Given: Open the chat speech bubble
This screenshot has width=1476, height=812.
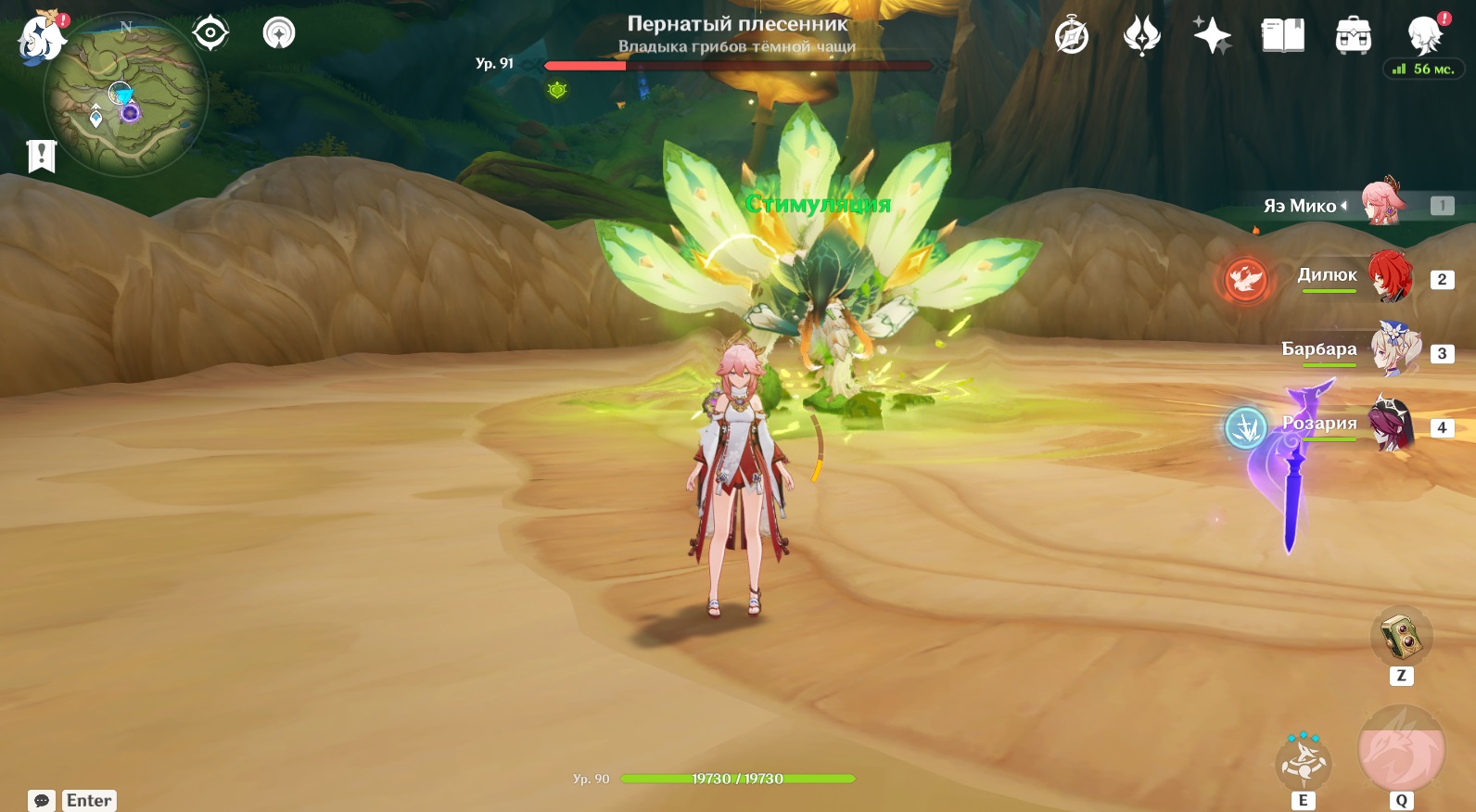Looking at the screenshot, I should (x=42, y=801).
